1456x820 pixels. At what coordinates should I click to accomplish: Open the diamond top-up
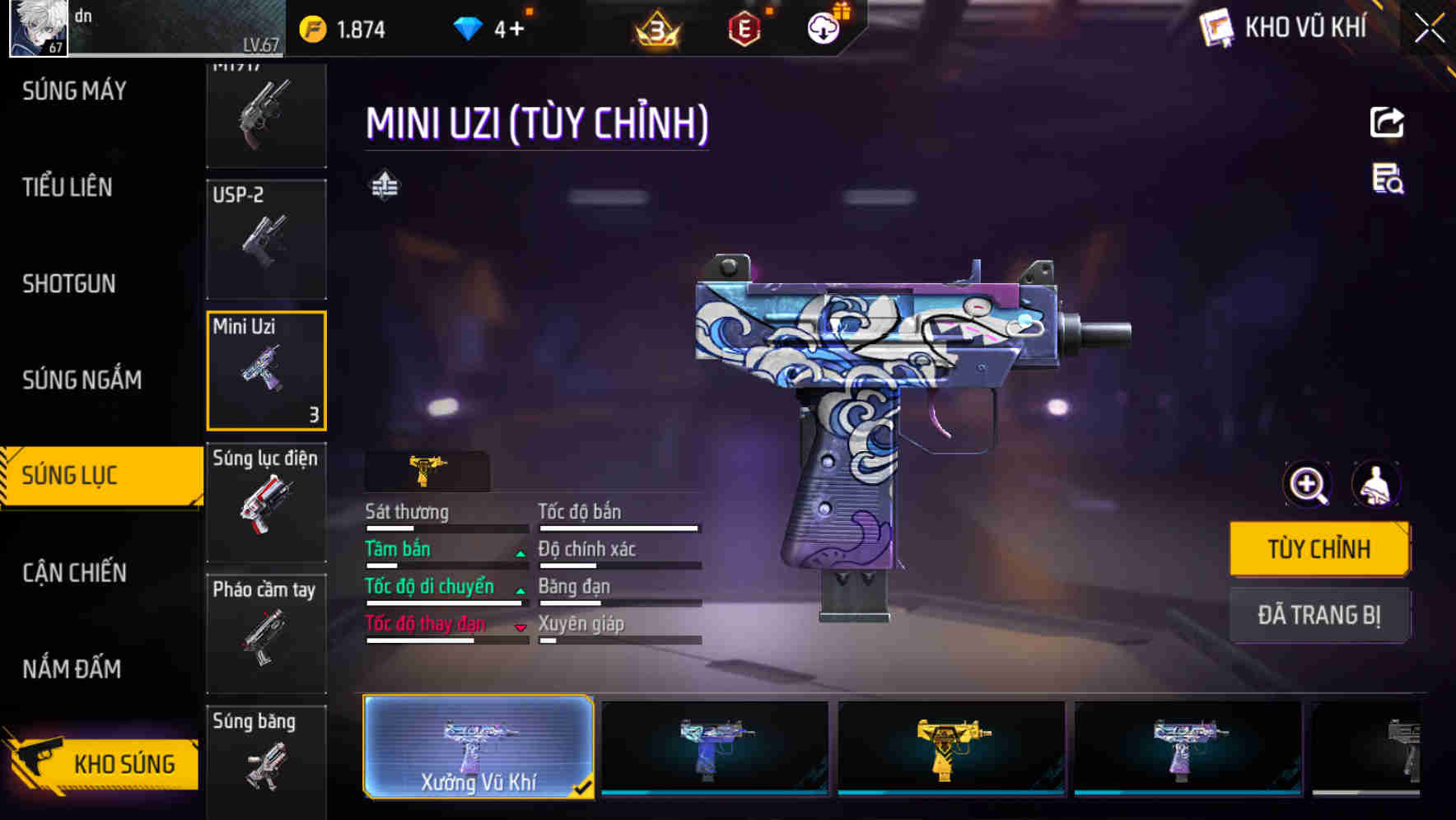pos(510,30)
